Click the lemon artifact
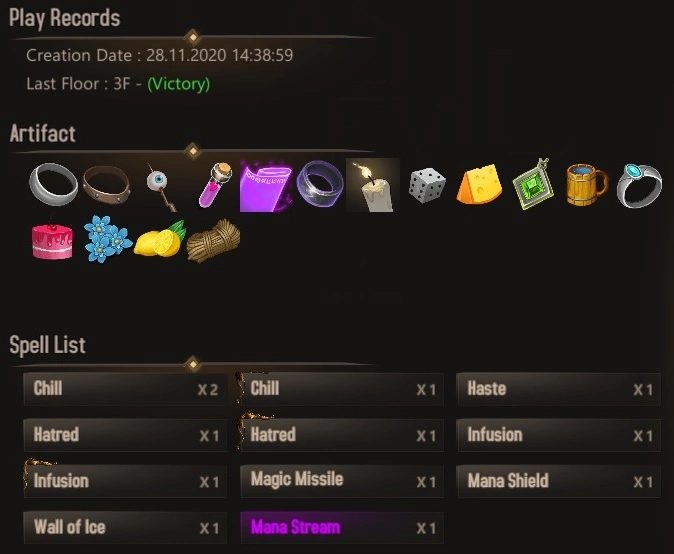674x554 pixels. 159,240
